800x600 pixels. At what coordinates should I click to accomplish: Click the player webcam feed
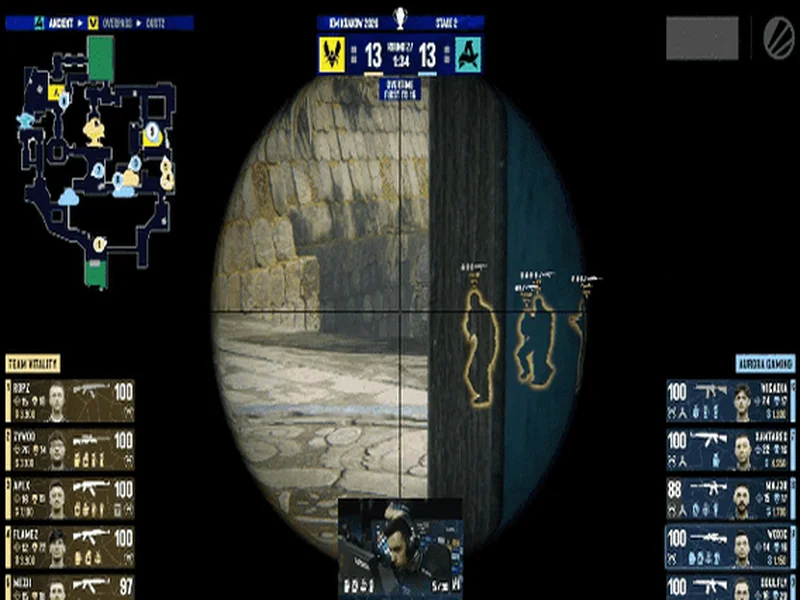click(x=400, y=548)
